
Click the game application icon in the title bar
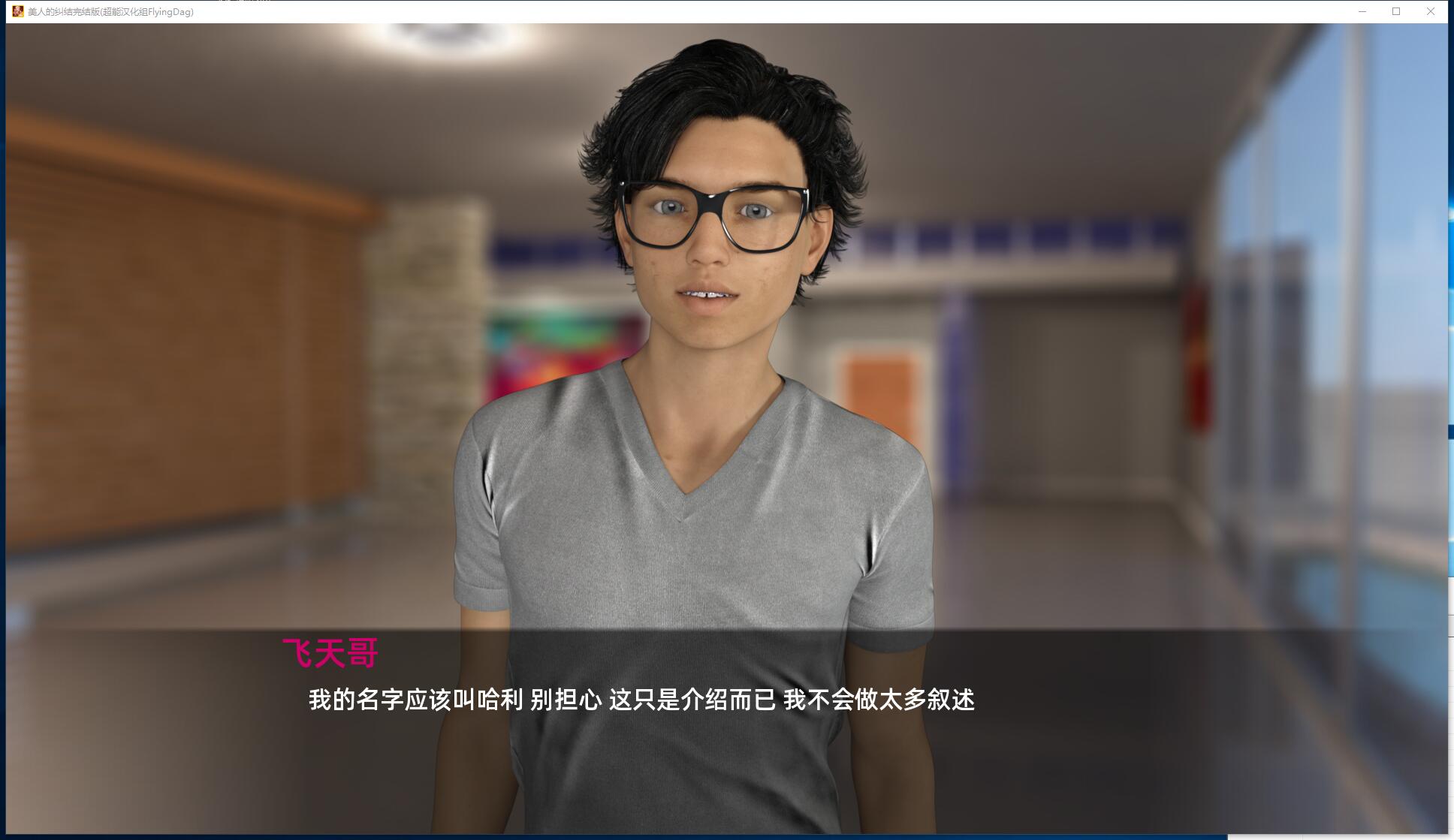coord(17,12)
